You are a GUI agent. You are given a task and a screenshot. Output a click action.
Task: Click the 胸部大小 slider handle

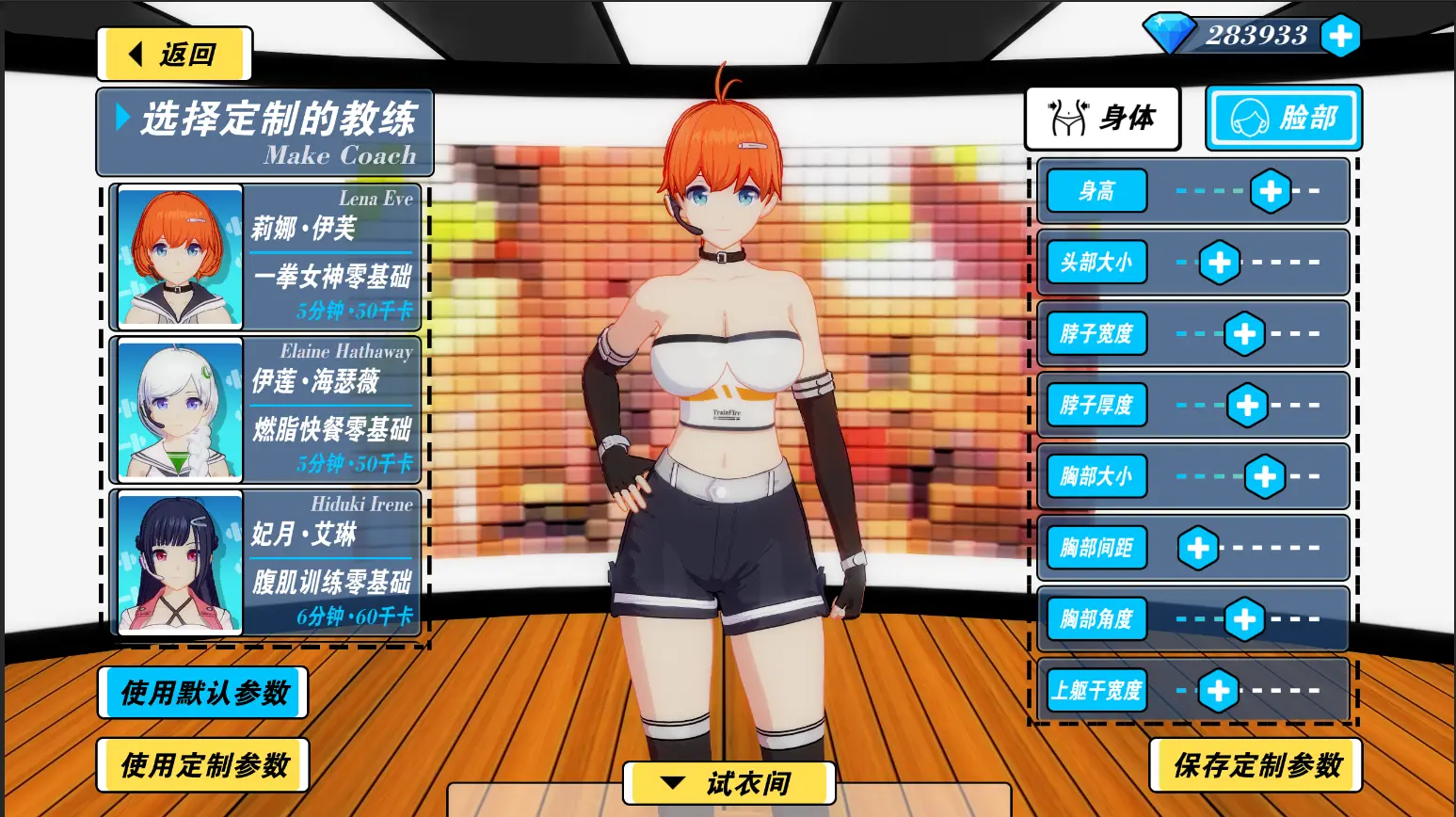pos(1265,476)
